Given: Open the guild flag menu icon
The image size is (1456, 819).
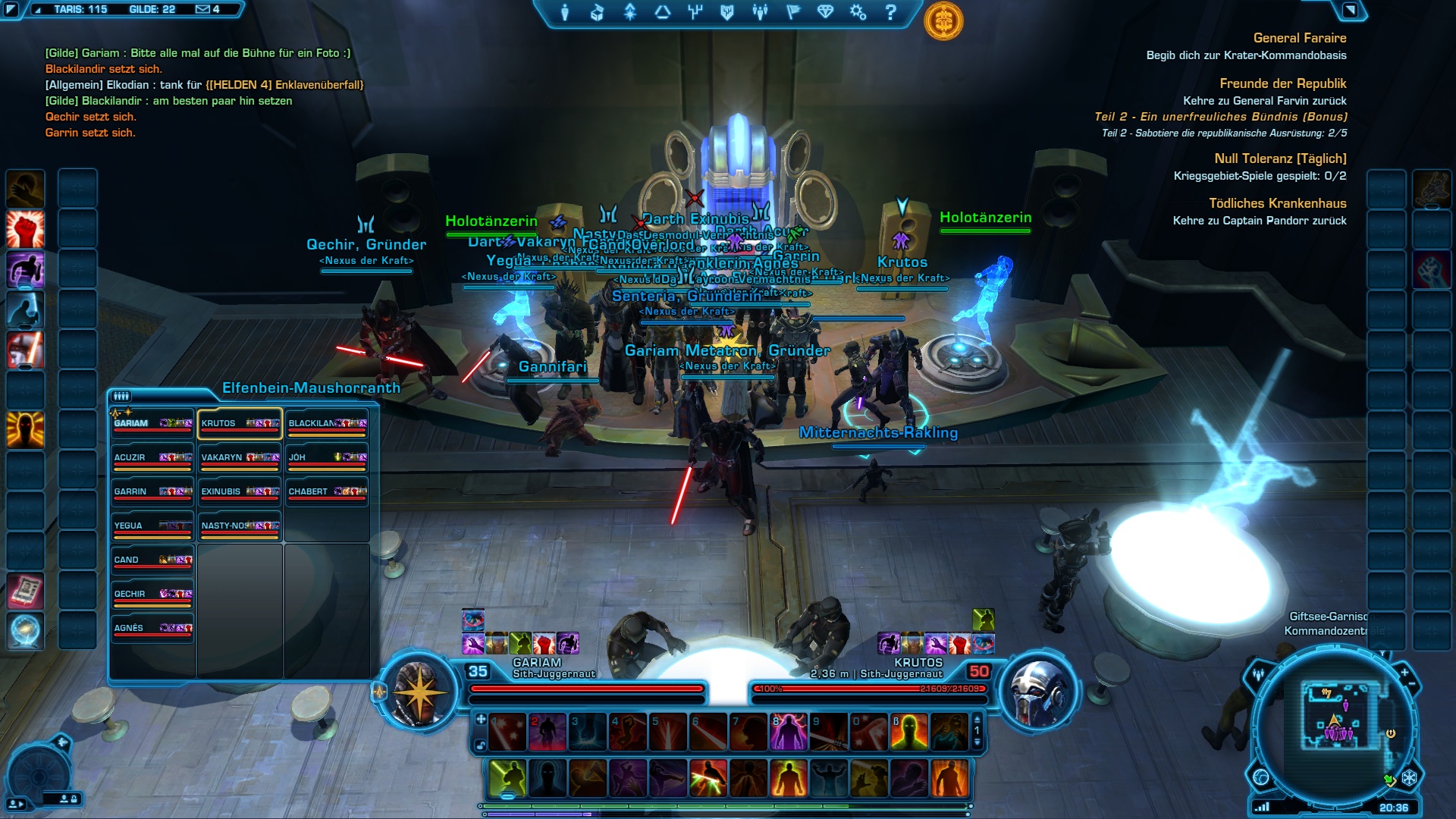Looking at the screenshot, I should [x=793, y=12].
